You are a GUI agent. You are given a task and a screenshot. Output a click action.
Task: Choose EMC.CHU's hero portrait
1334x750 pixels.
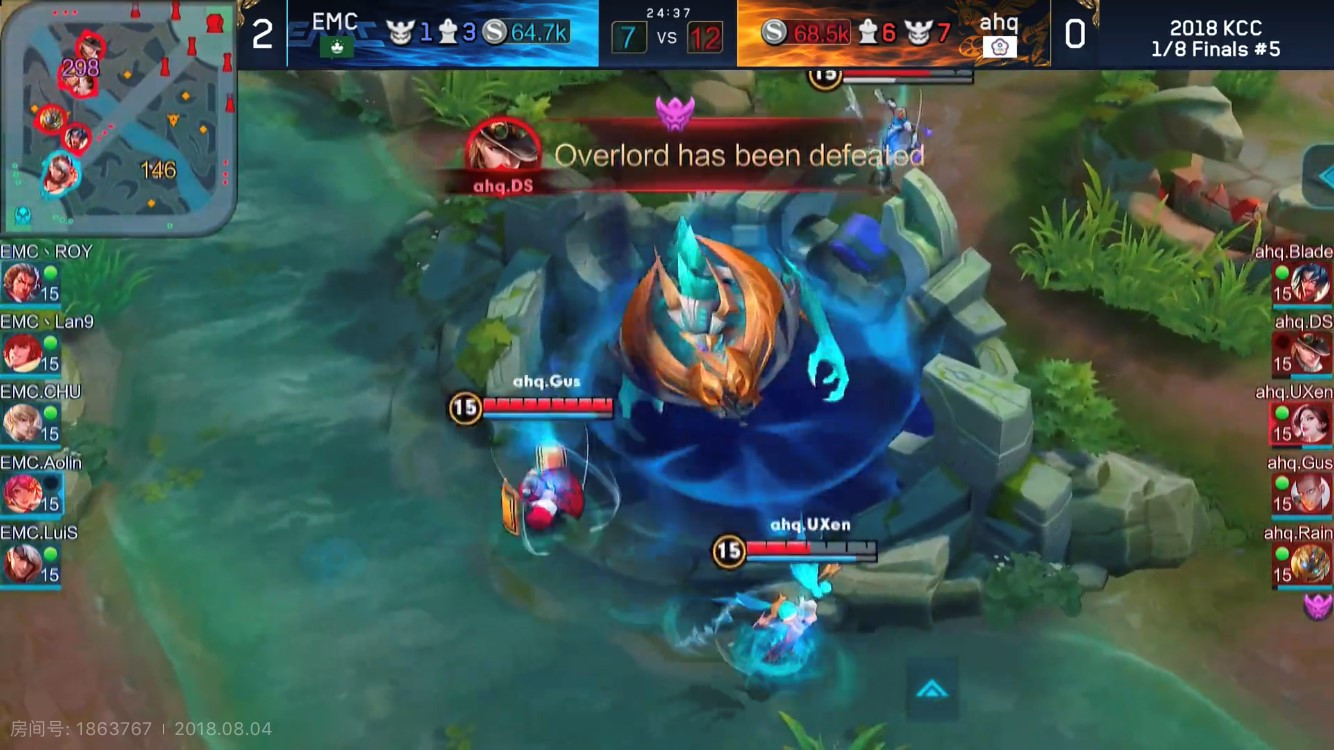coord(22,423)
